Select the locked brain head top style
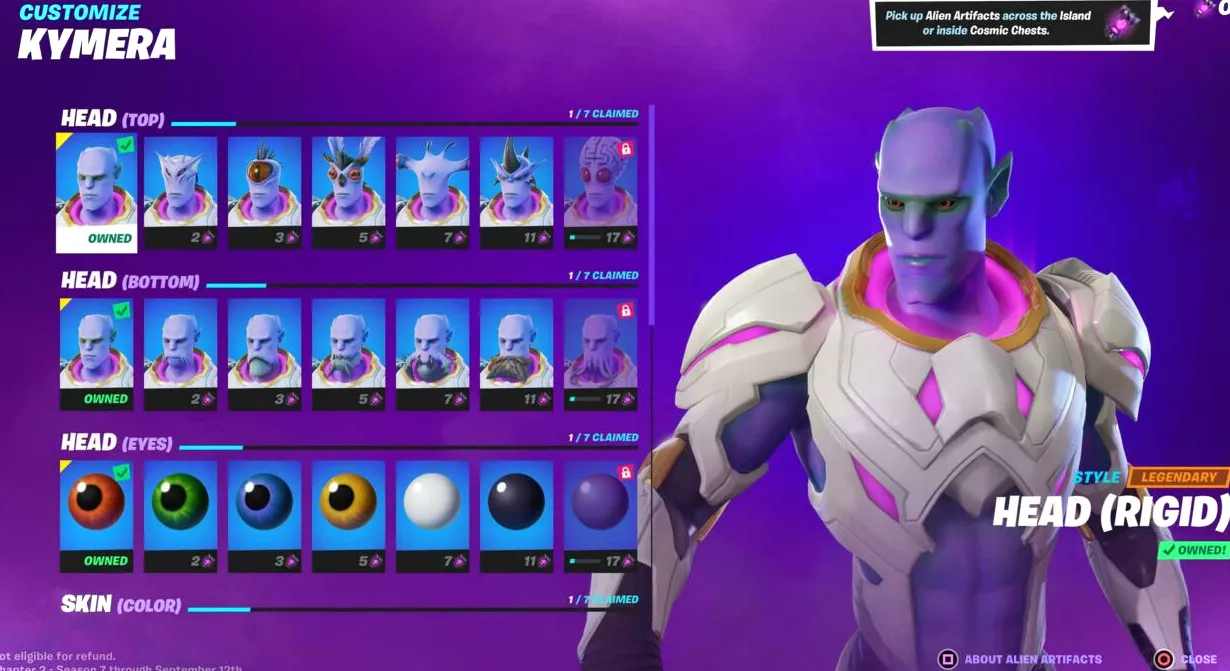Screen dimensions: 1230x671 tap(600, 191)
